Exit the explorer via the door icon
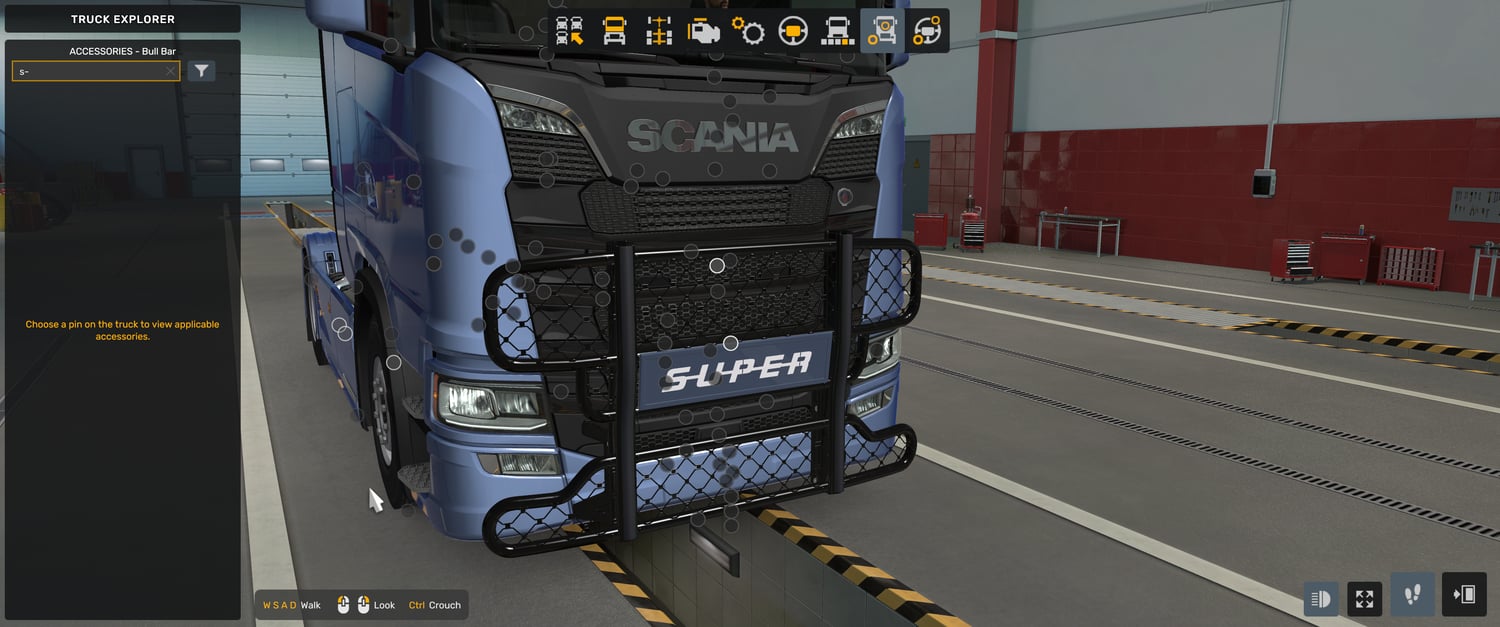This screenshot has height=627, width=1500. pos(1464,595)
